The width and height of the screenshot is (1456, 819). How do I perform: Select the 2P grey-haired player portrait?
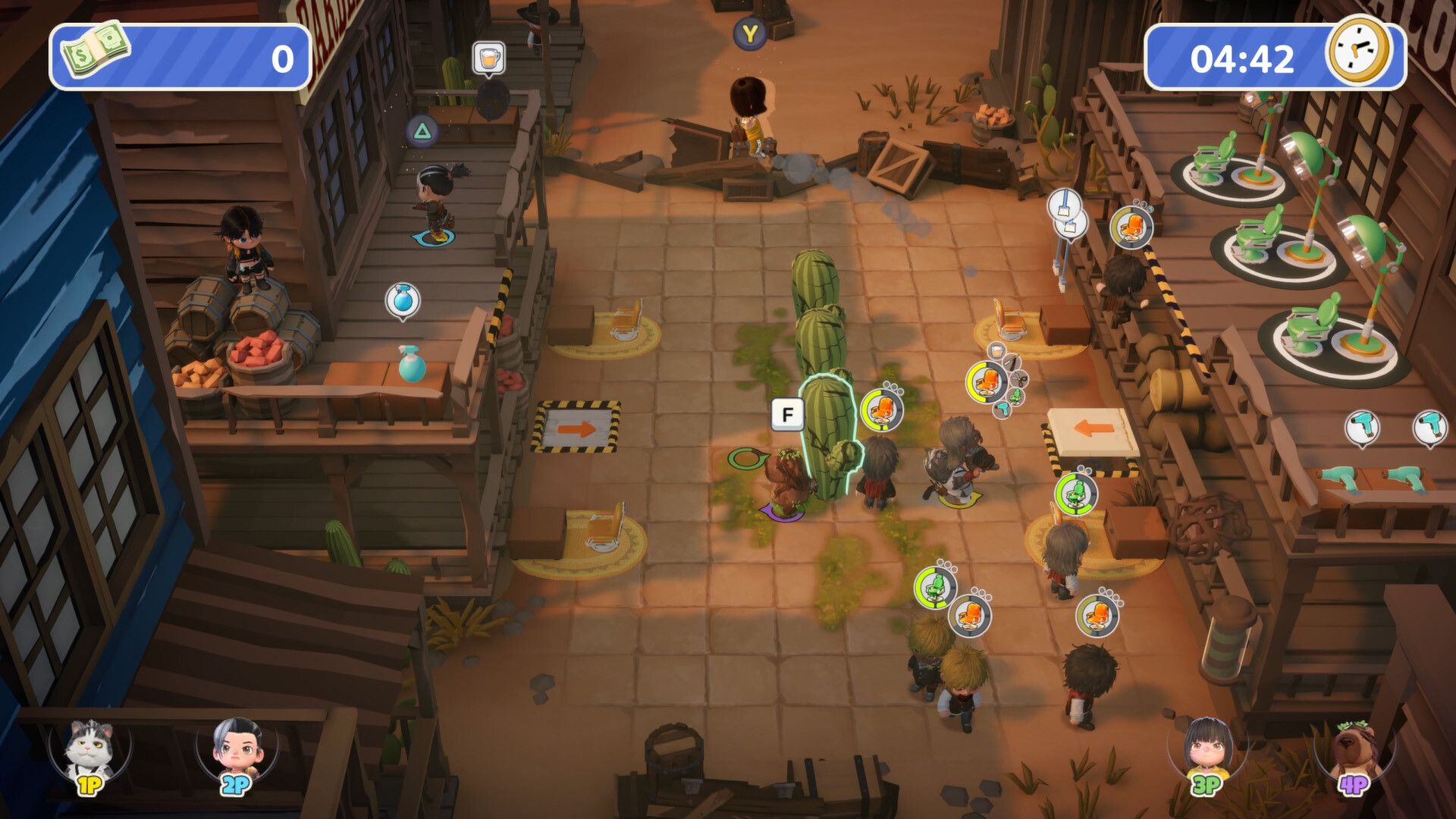pos(237,752)
